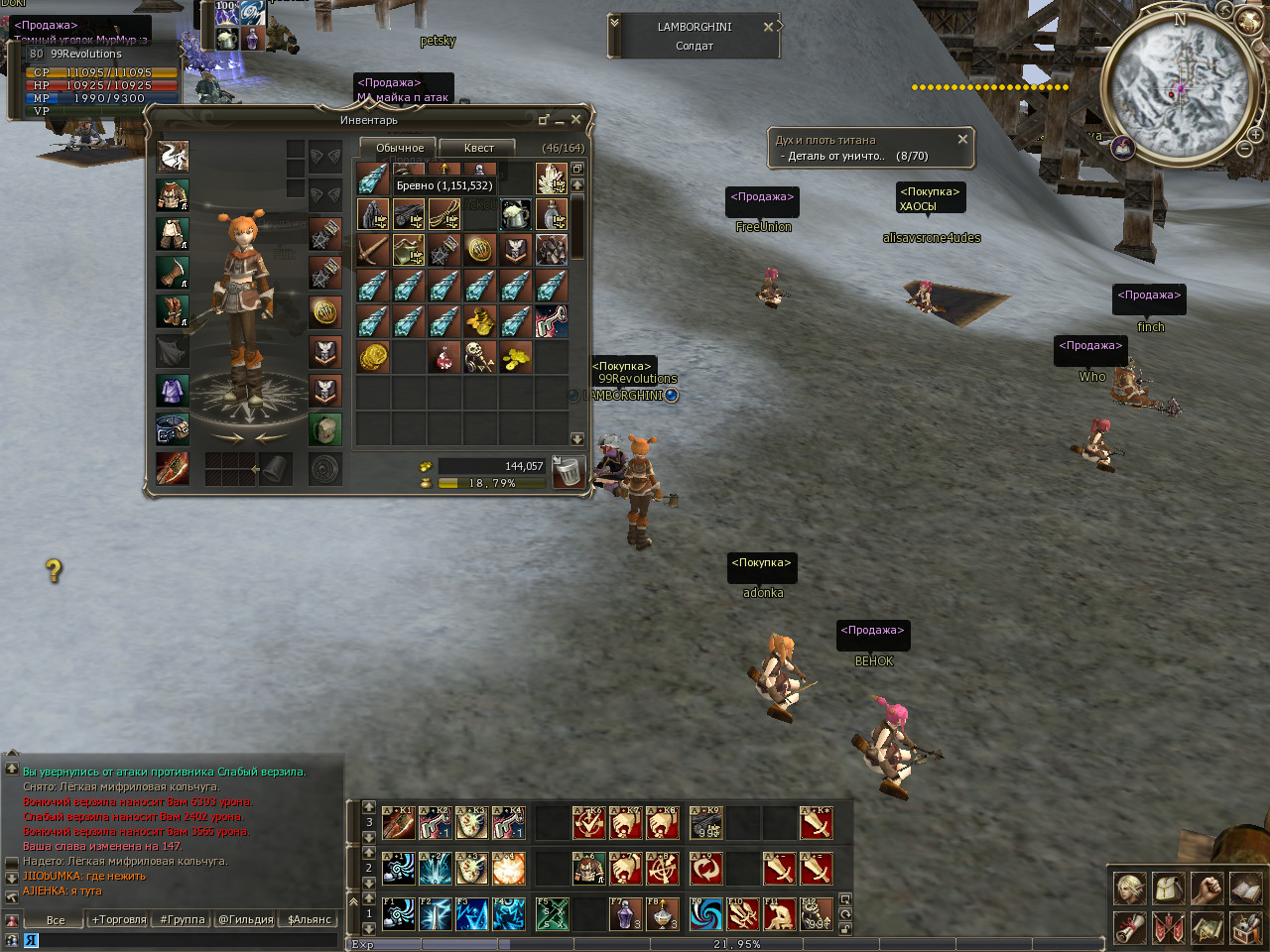Close the Inventory window
Screen dimensions: 1270x952
pyautogui.click(x=575, y=120)
